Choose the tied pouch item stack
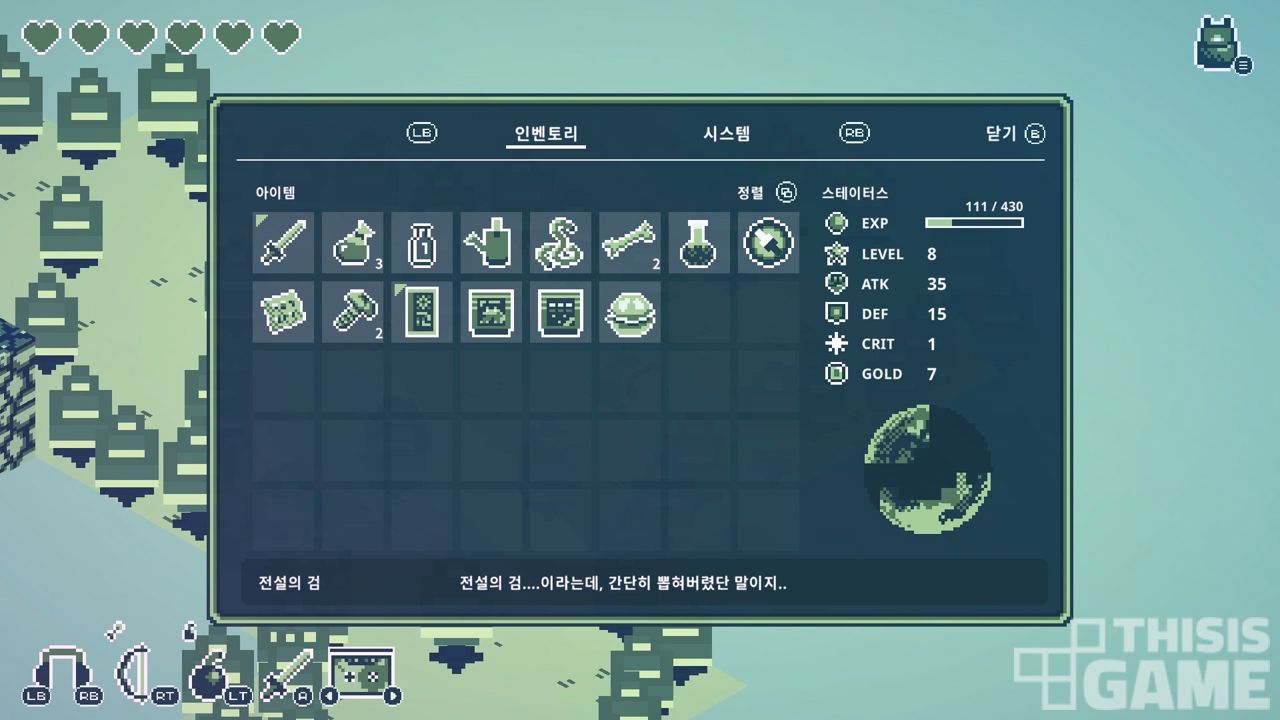The height and width of the screenshot is (720, 1280). tap(352, 242)
